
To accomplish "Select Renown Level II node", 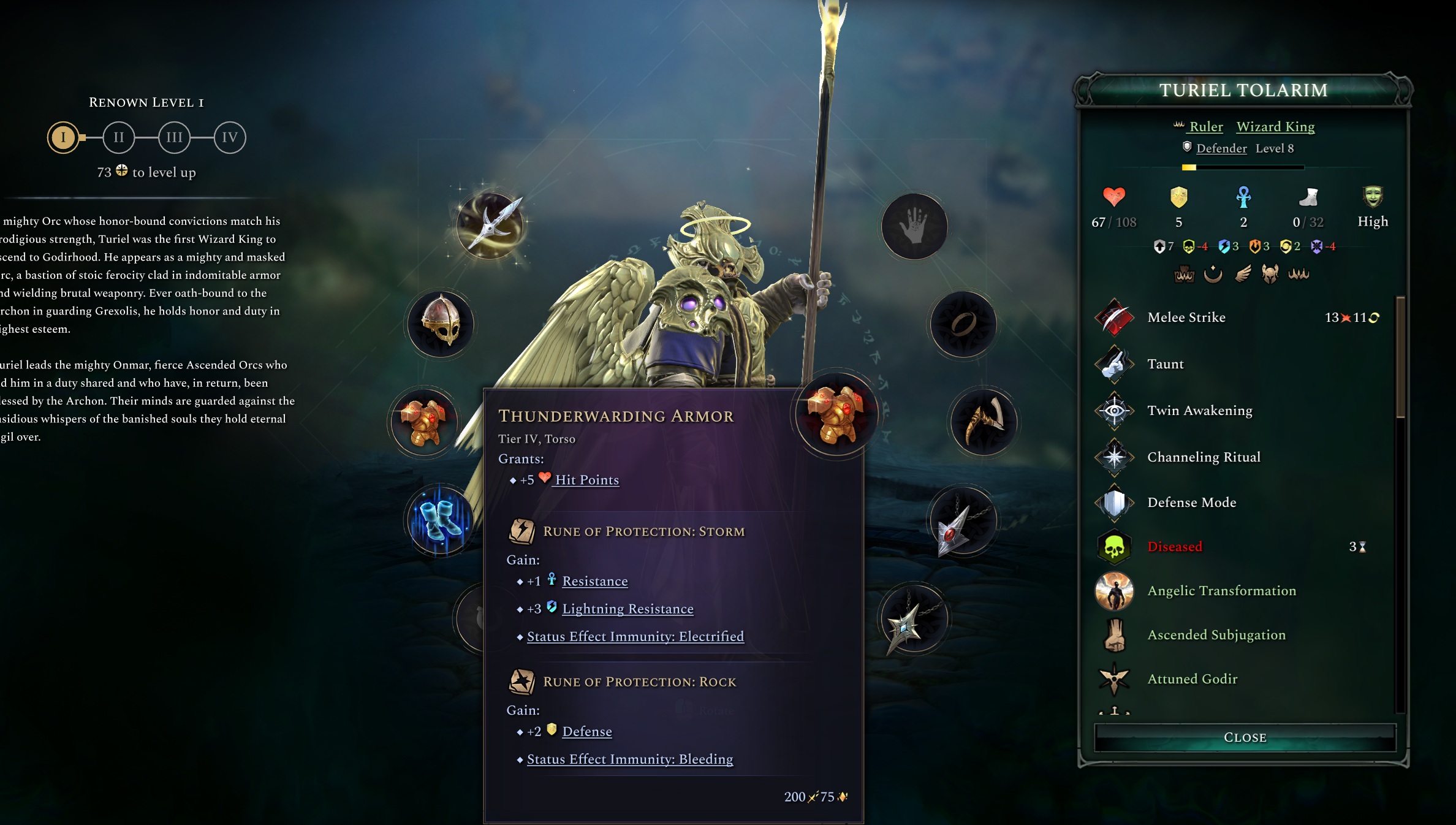I will [119, 137].
